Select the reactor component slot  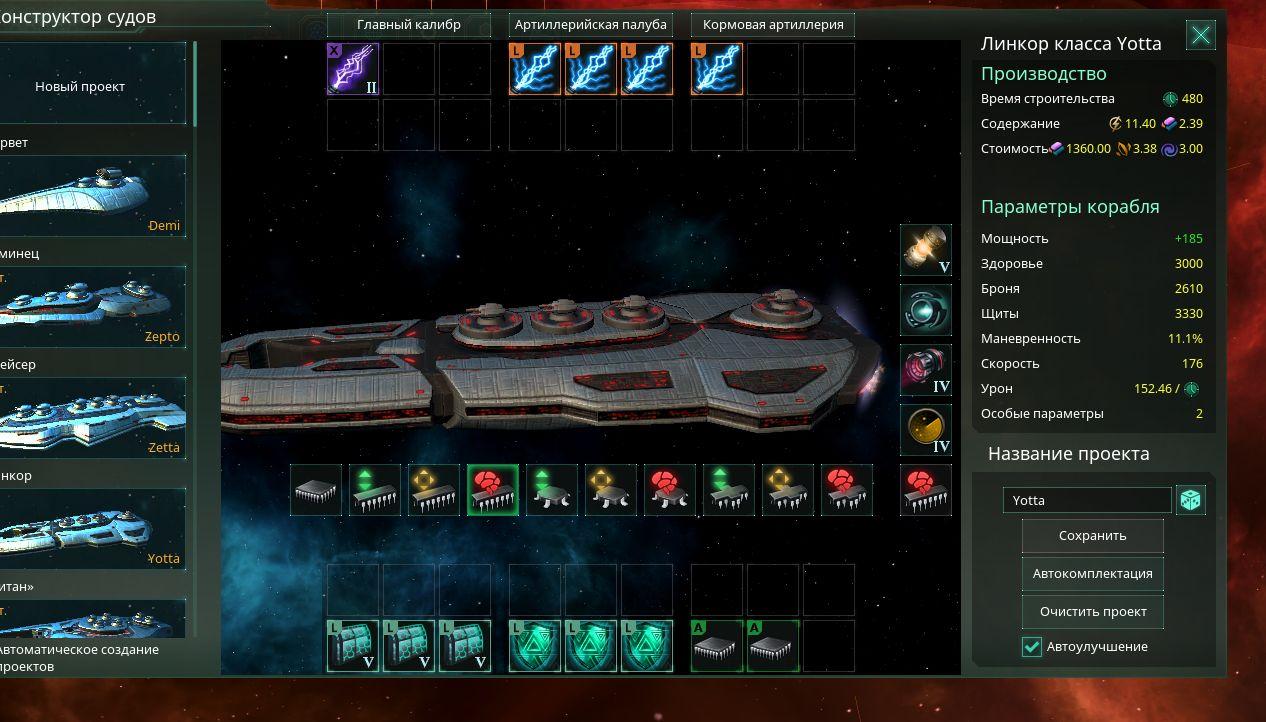coord(925,250)
